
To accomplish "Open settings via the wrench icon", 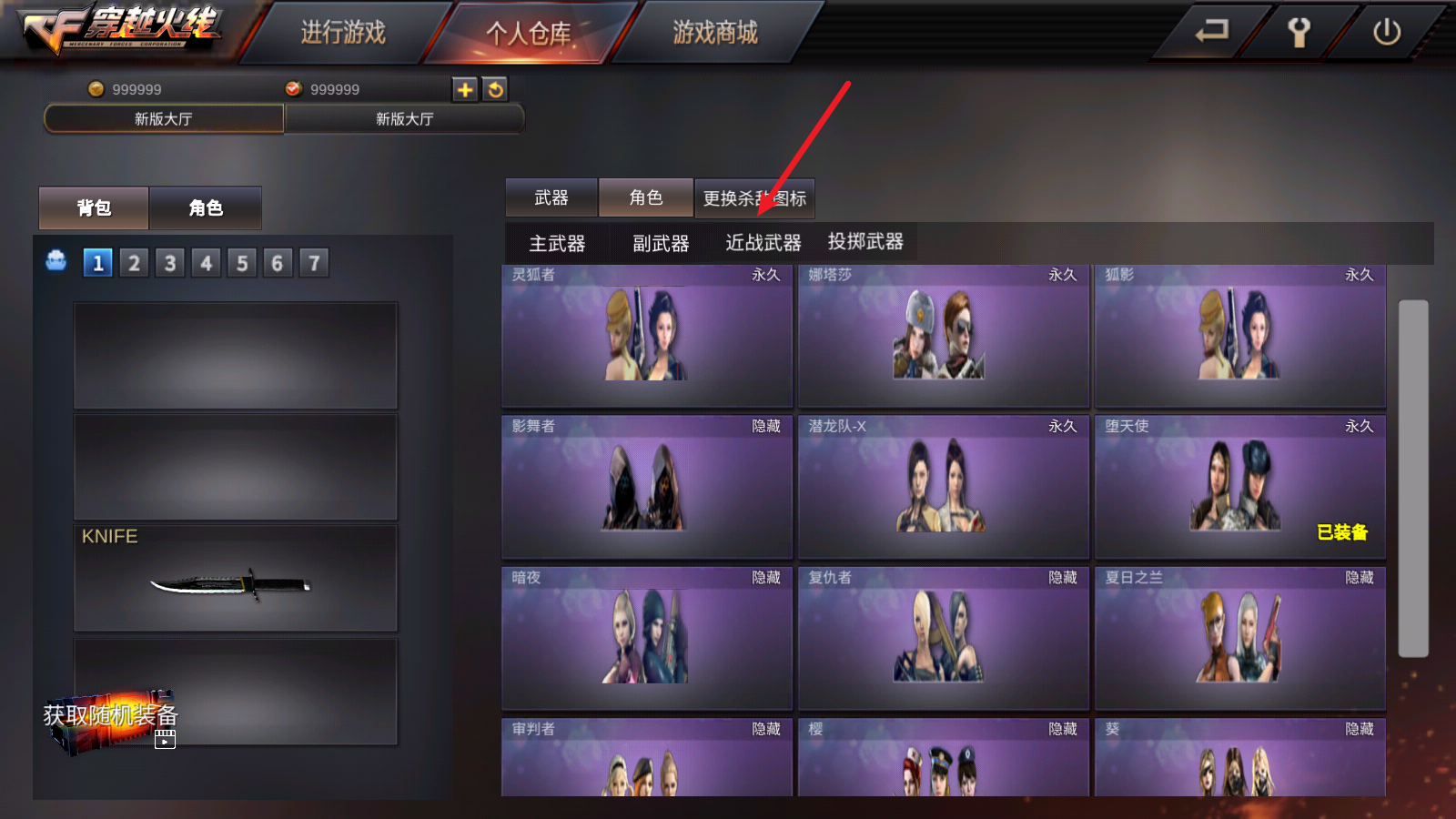I will coord(1299,30).
